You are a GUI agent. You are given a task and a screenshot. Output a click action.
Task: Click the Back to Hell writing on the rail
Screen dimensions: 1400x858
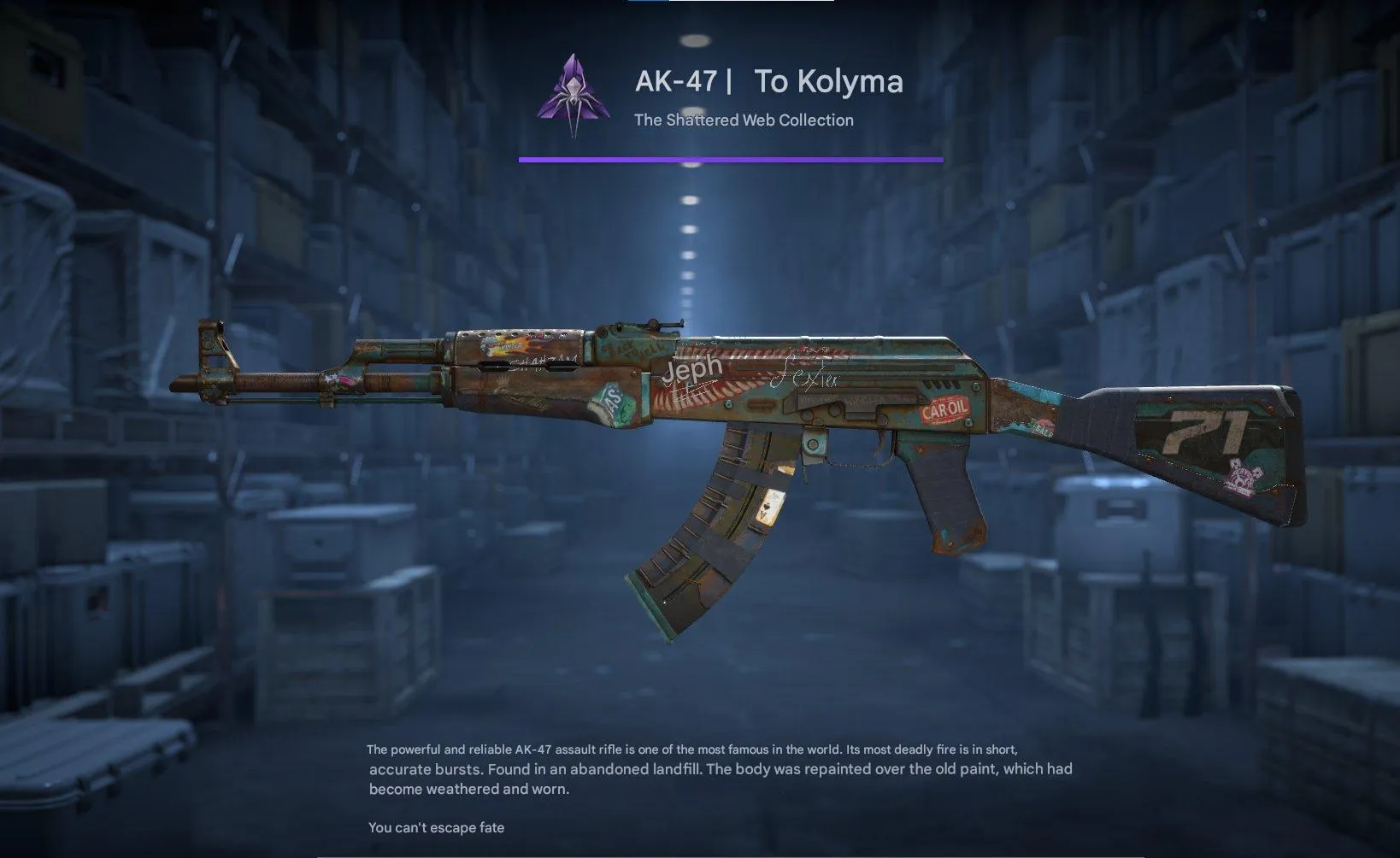point(632,345)
